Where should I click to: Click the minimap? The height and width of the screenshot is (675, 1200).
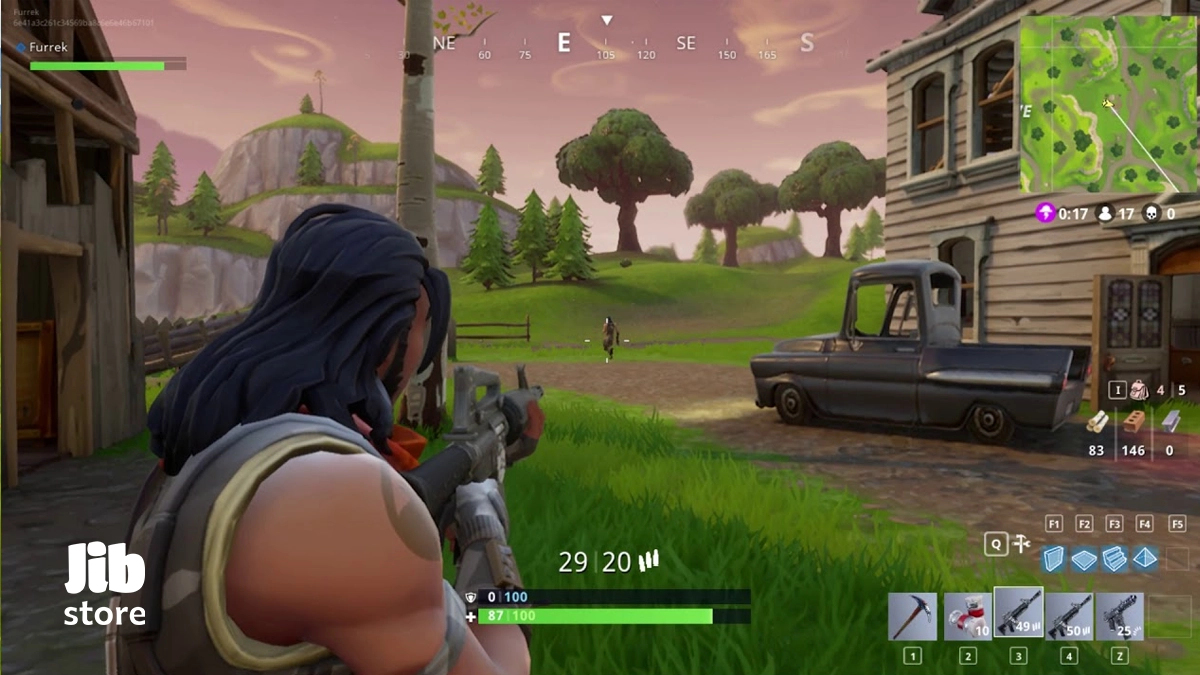point(1108,104)
